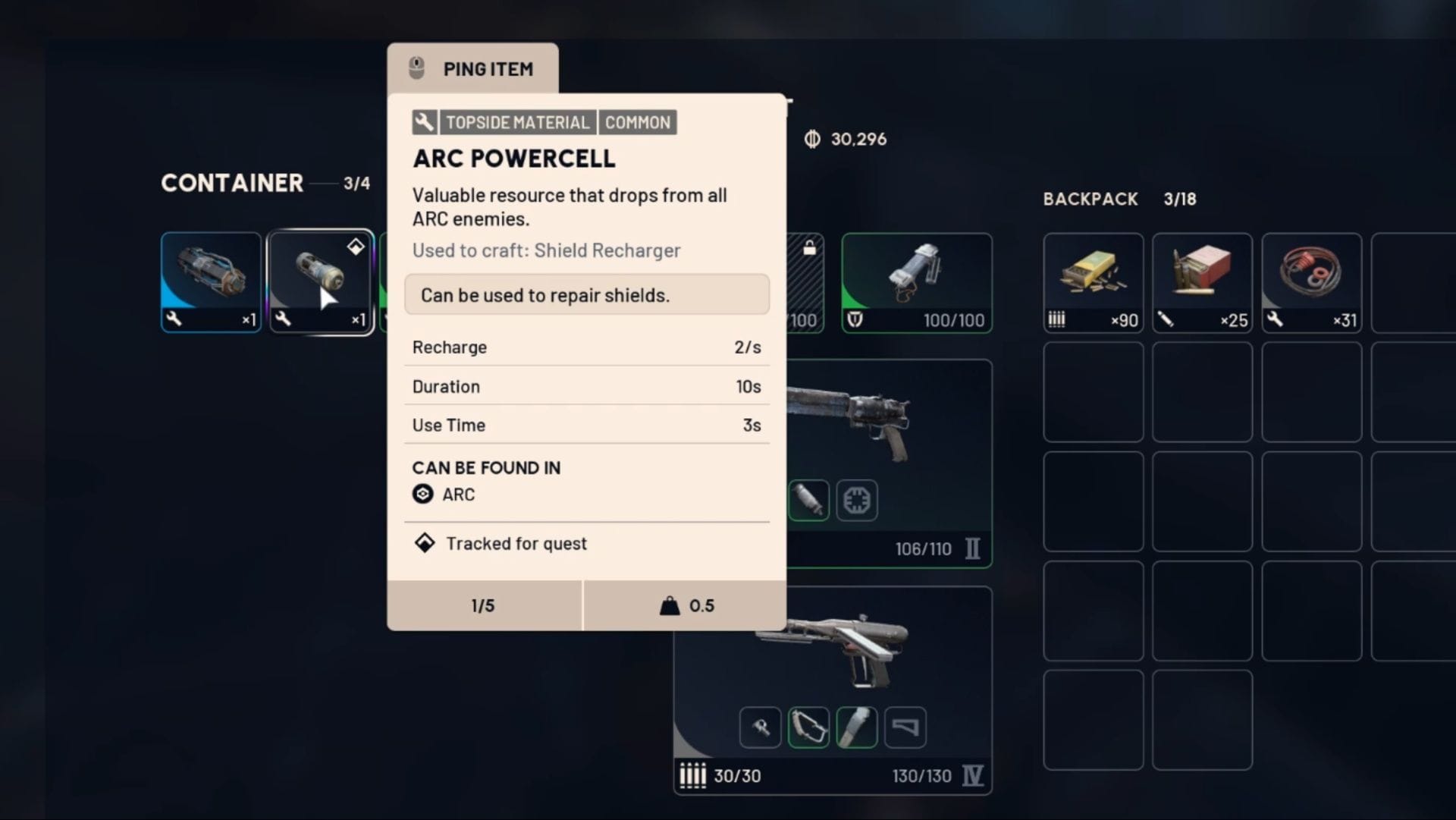Image resolution: width=1456 pixels, height=820 pixels.
Task: Click the crosshair attachment slot on upper weapon
Action: [x=857, y=501]
